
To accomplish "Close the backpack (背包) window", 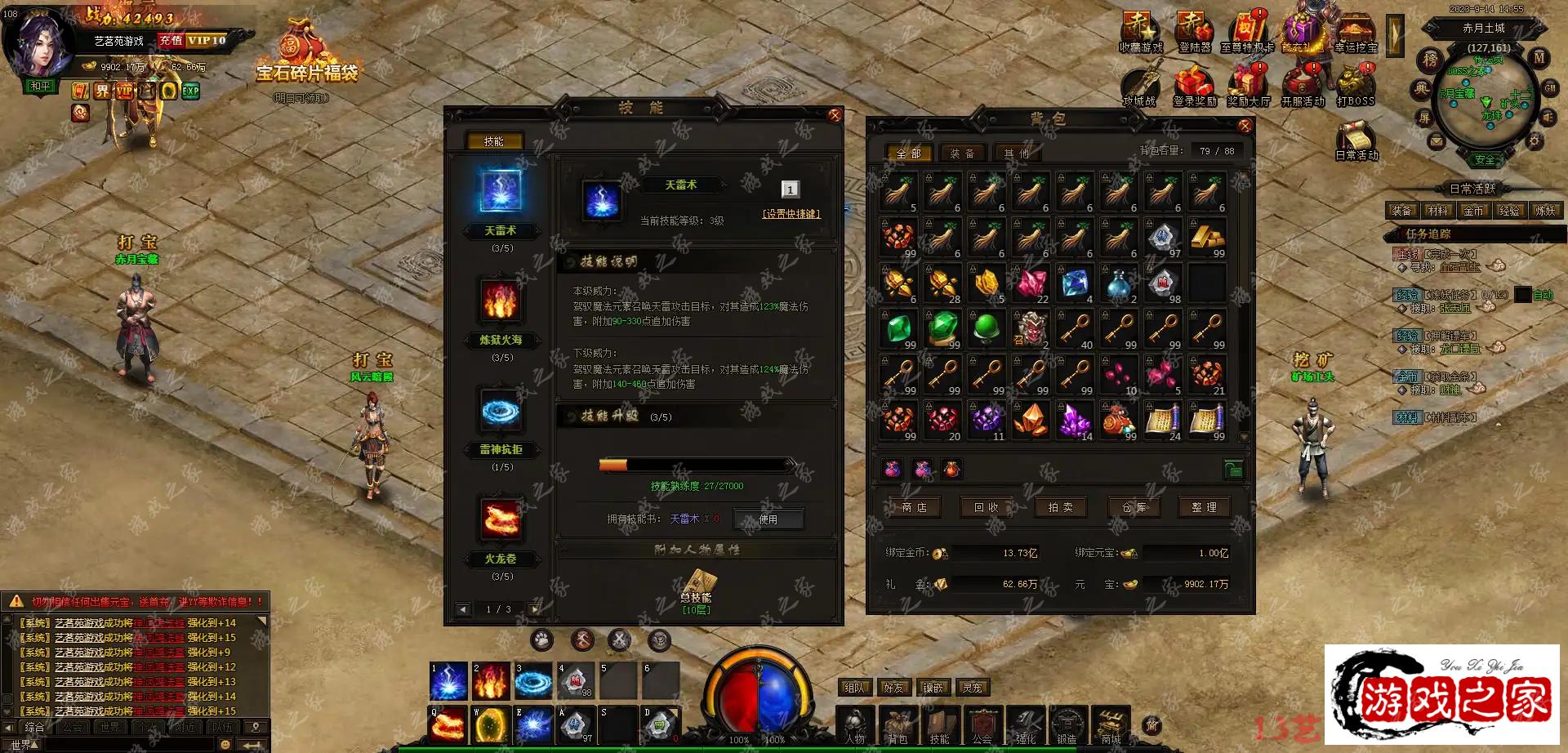I will (x=1245, y=126).
